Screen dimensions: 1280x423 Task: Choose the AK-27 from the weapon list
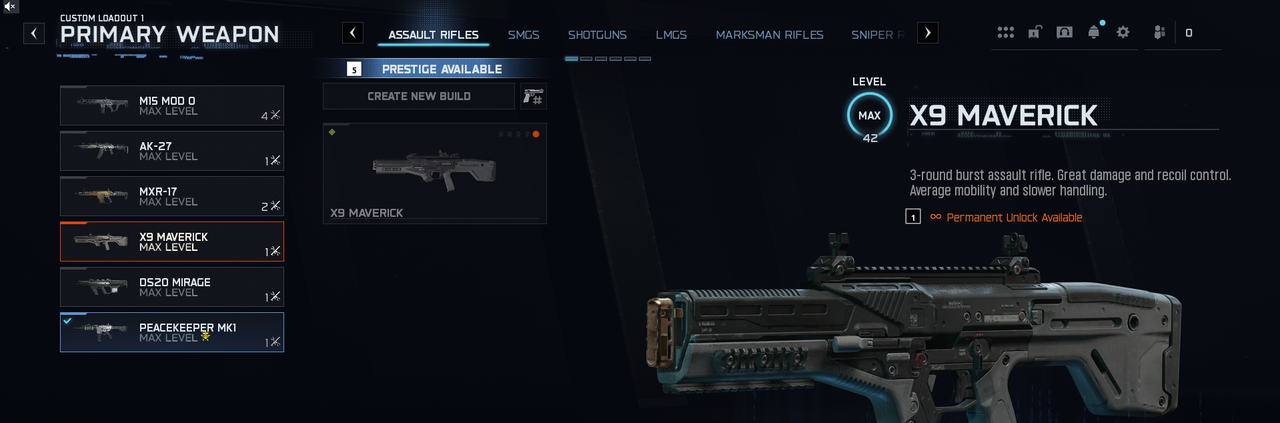(x=171, y=151)
